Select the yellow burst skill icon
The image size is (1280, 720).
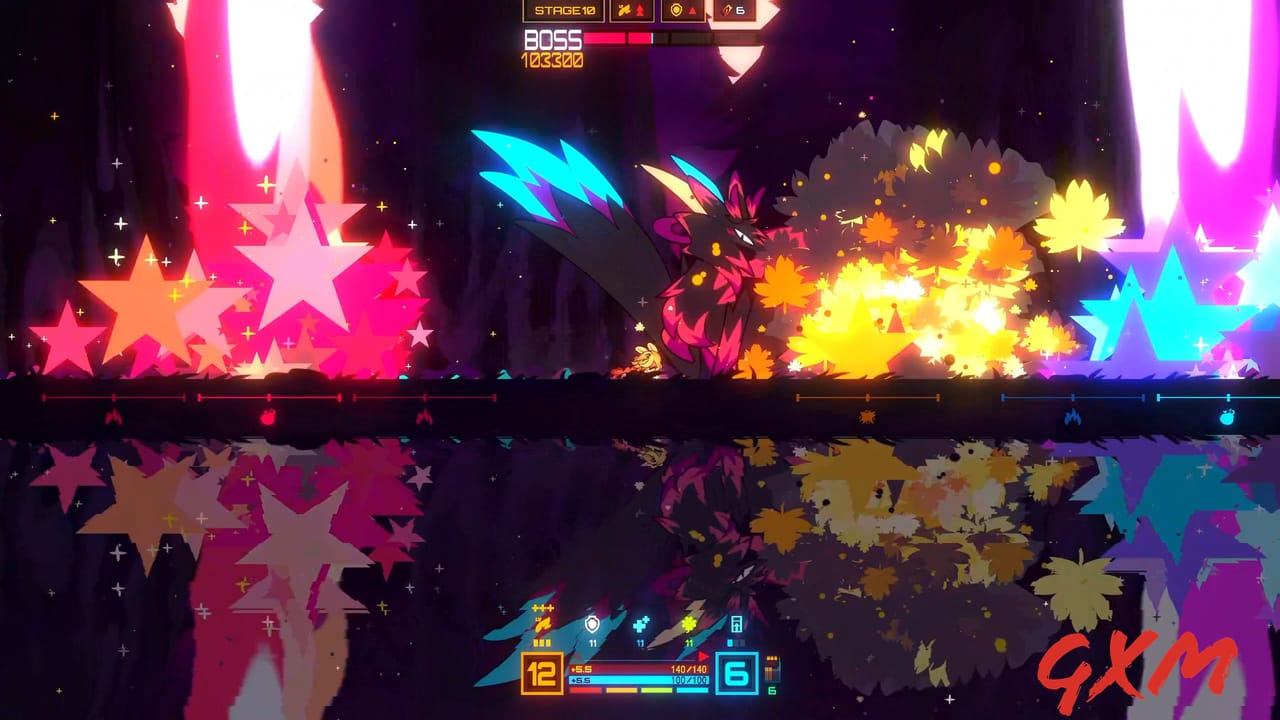(689, 622)
